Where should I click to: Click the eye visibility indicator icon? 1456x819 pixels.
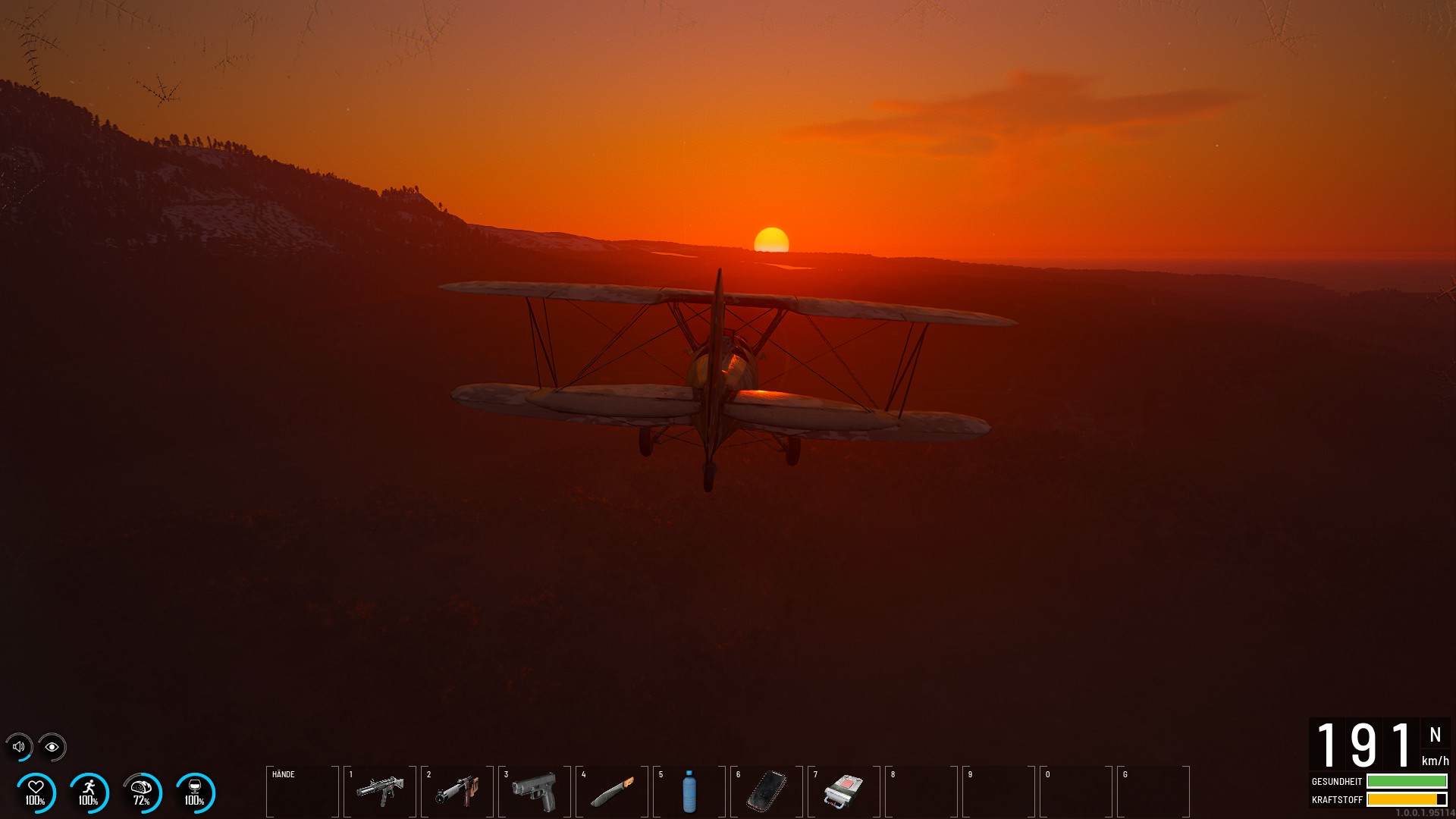tap(52, 747)
